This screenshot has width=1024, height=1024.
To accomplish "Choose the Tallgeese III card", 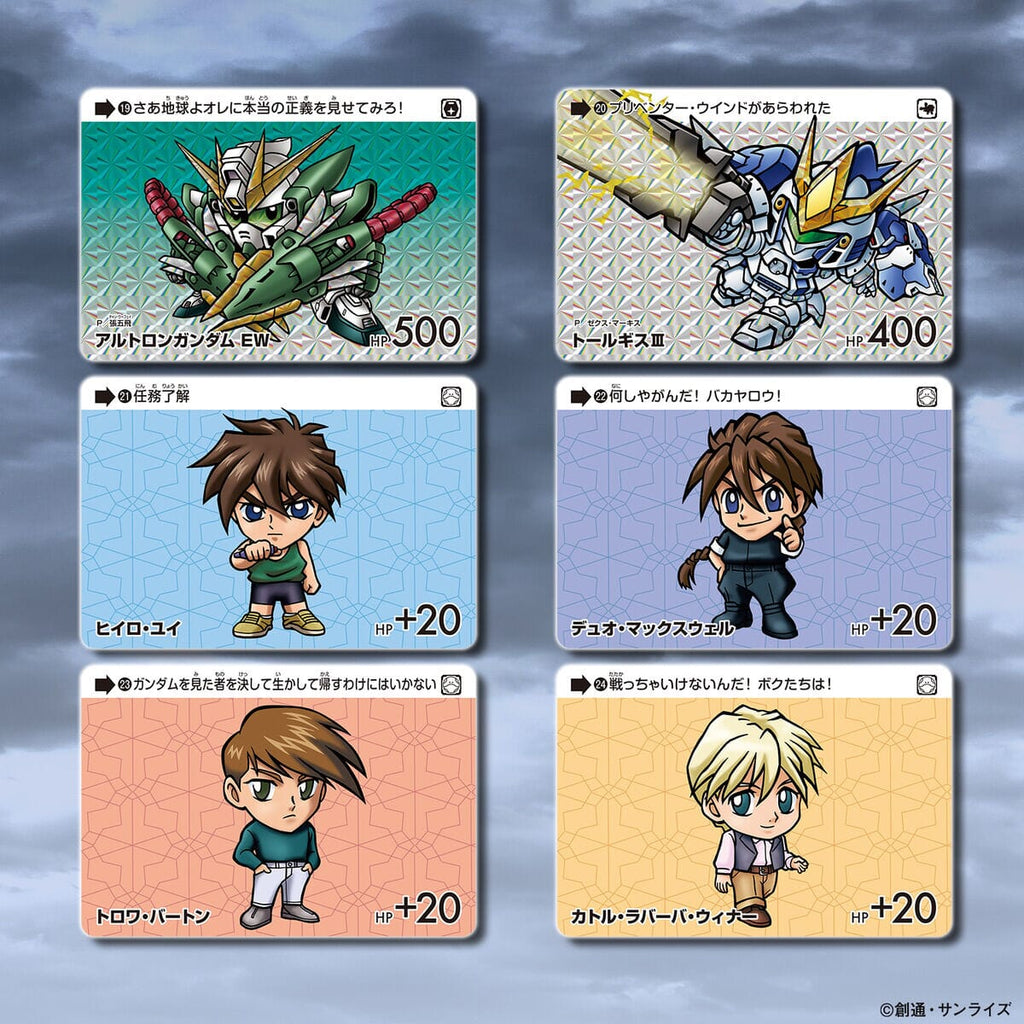I will click(753, 225).
